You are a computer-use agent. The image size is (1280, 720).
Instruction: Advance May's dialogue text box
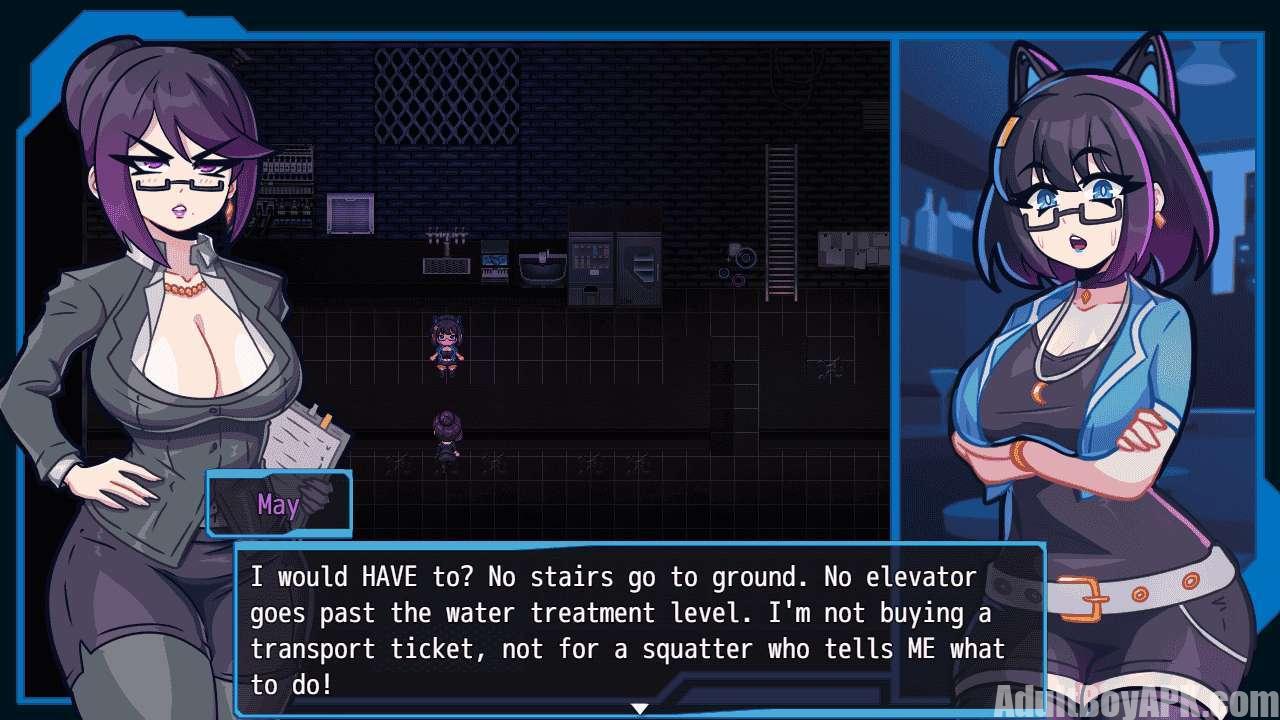coord(640,628)
